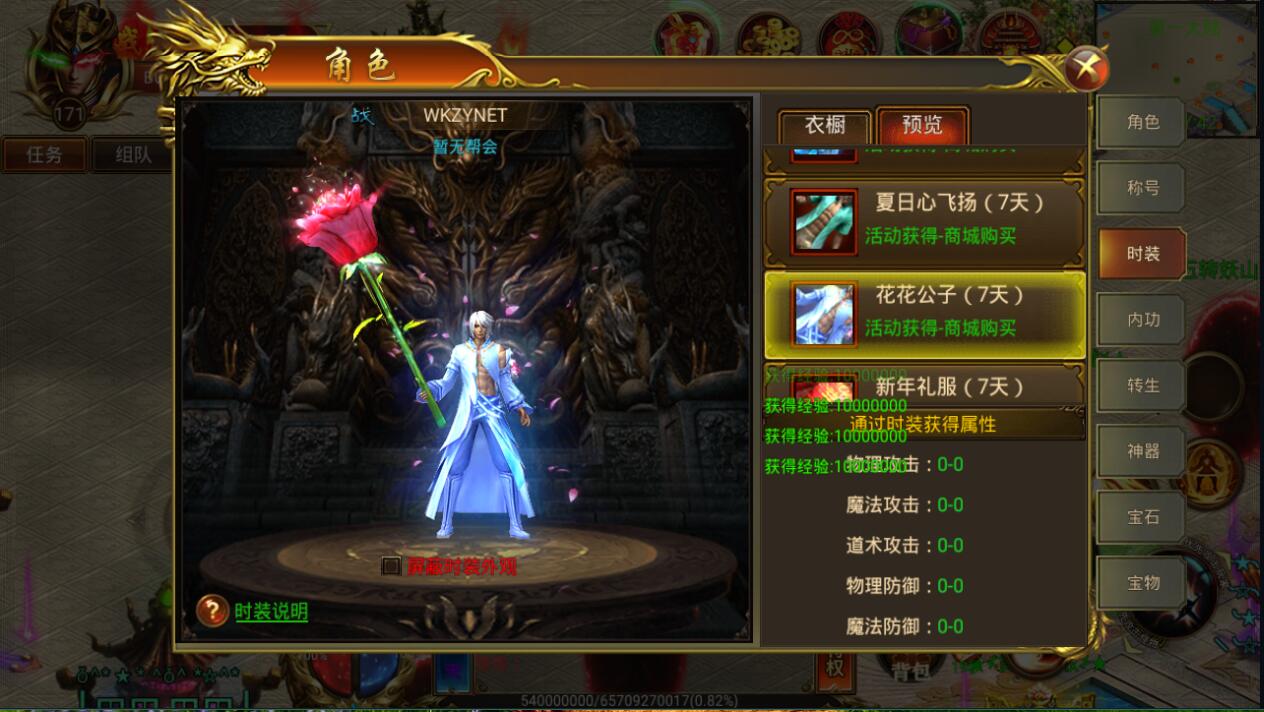Image resolution: width=1264 pixels, height=712 pixels.
Task: Open the 角色 side tab
Action: click(x=1142, y=122)
